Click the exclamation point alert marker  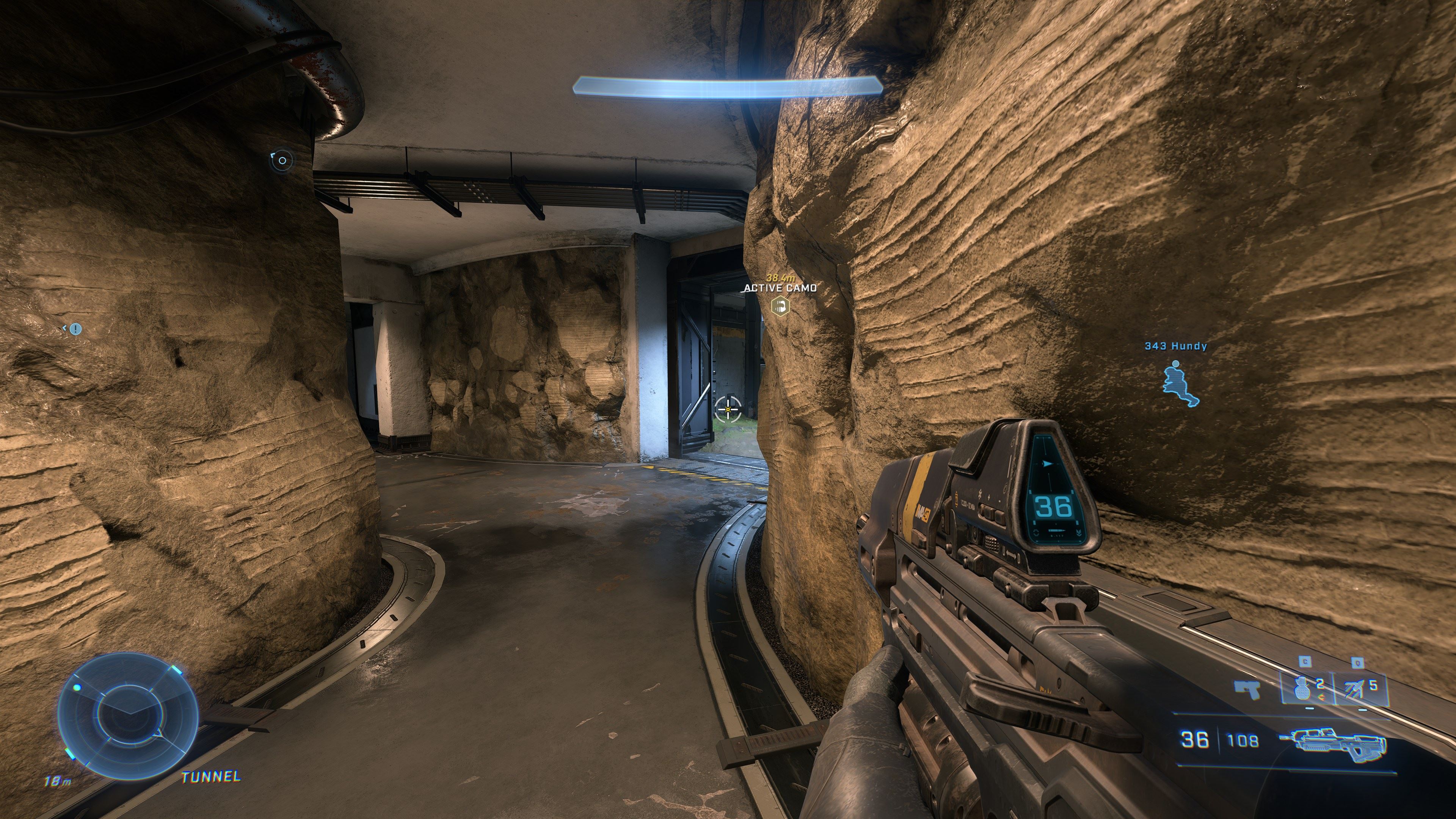pyautogui.click(x=76, y=328)
